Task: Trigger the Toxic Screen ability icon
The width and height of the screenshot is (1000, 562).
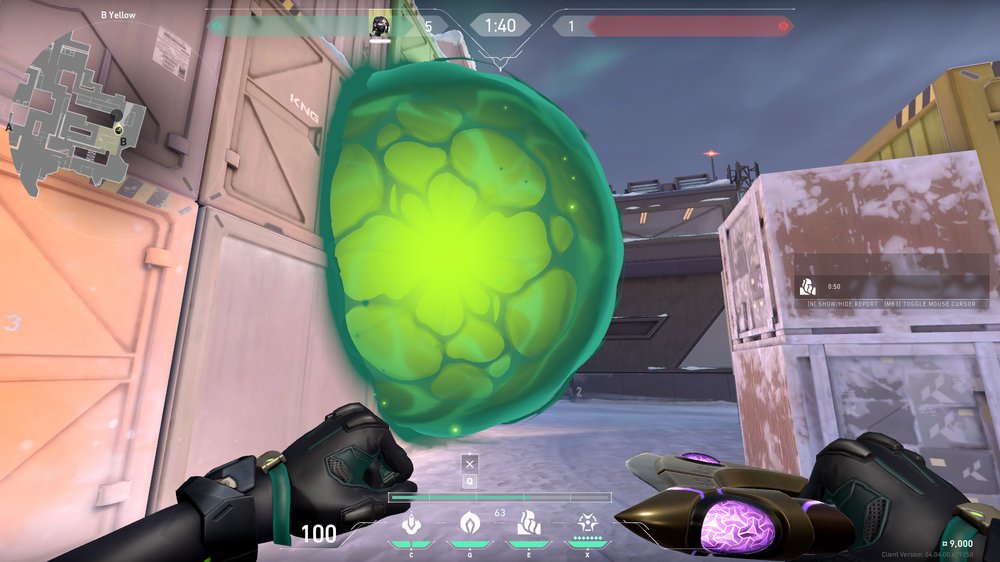Action: pos(527,523)
